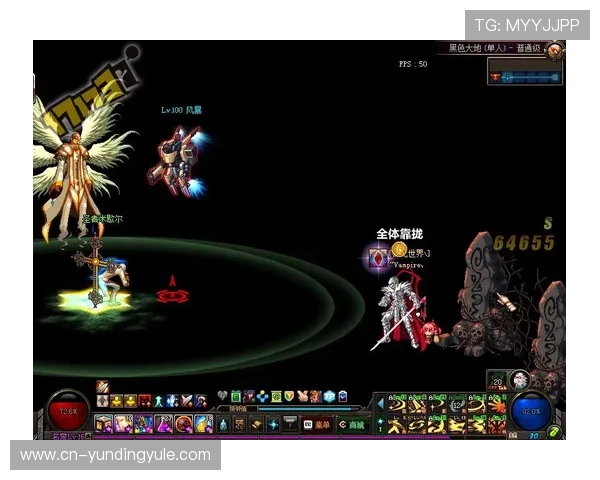
Task: Click the green leaf button beside the blue orb
Action: click(x=553, y=431)
